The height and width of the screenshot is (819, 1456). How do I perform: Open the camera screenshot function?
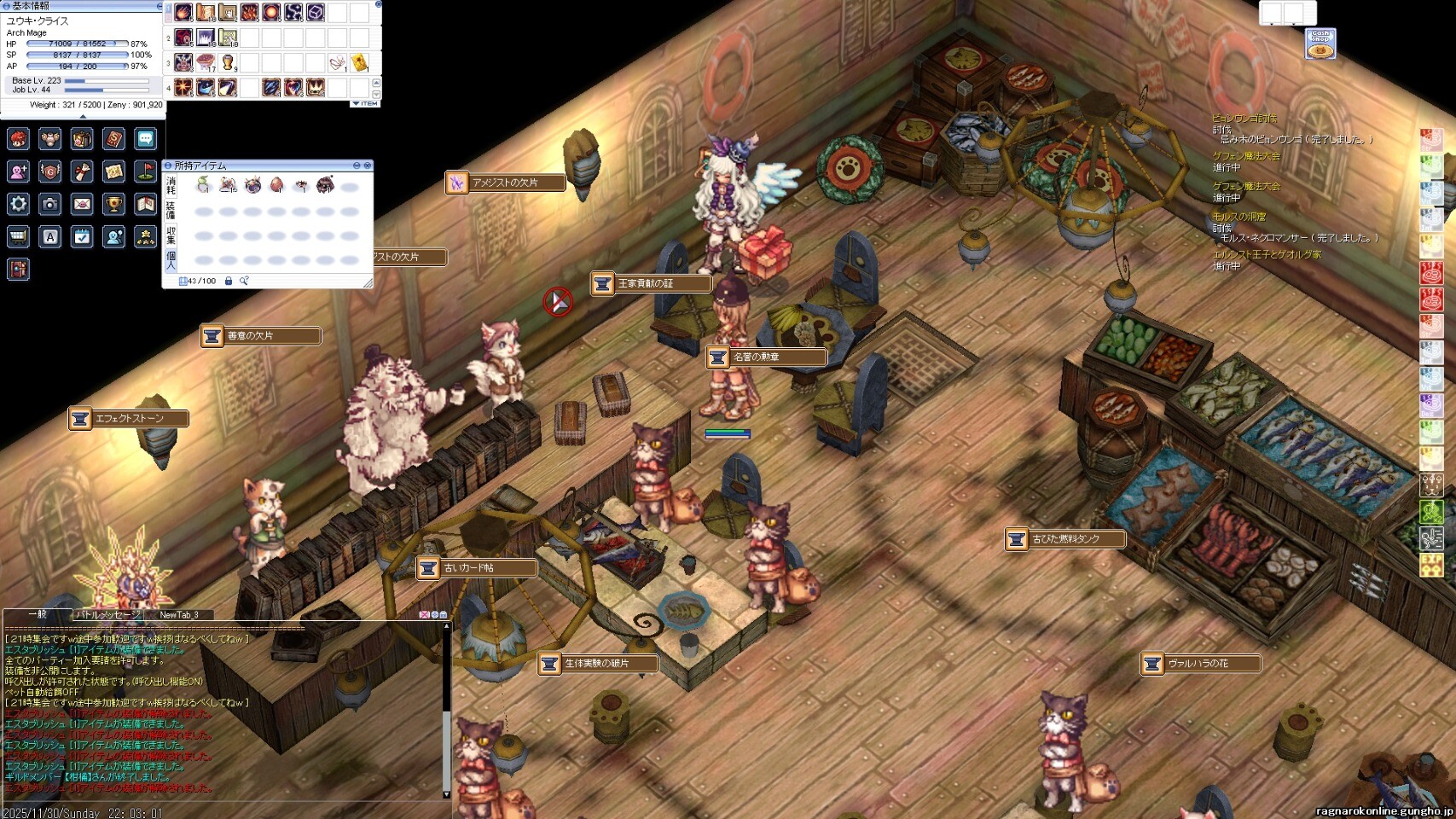click(50, 204)
